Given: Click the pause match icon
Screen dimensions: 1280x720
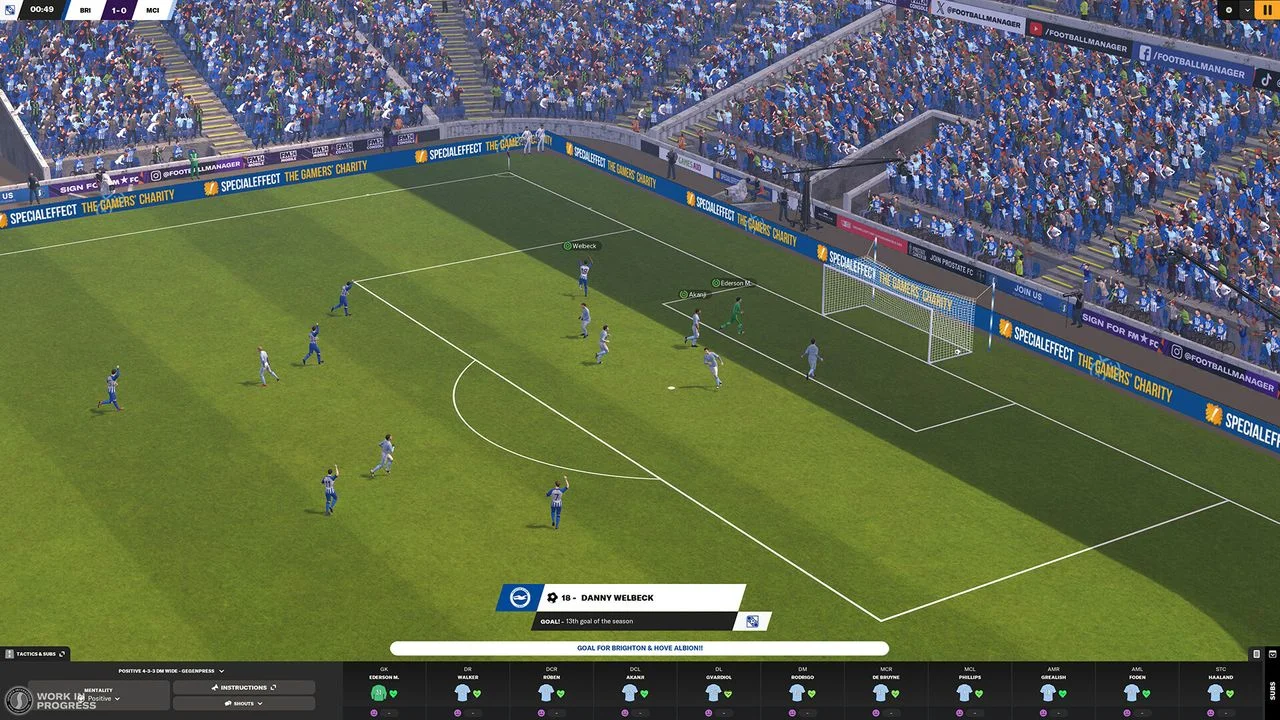Looking at the screenshot, I should (x=1266, y=10).
